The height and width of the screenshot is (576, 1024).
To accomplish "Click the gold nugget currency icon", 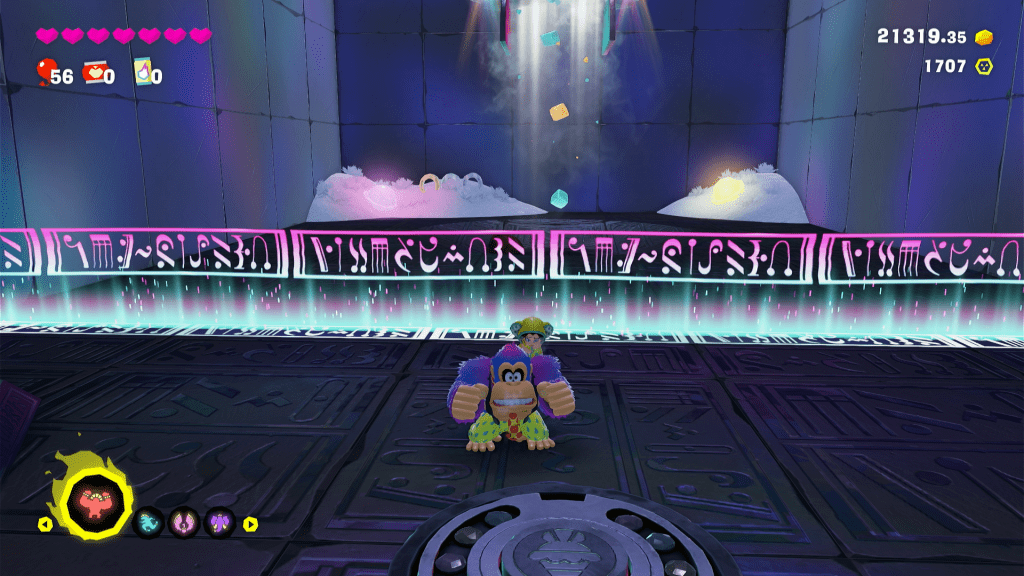I will [984, 36].
